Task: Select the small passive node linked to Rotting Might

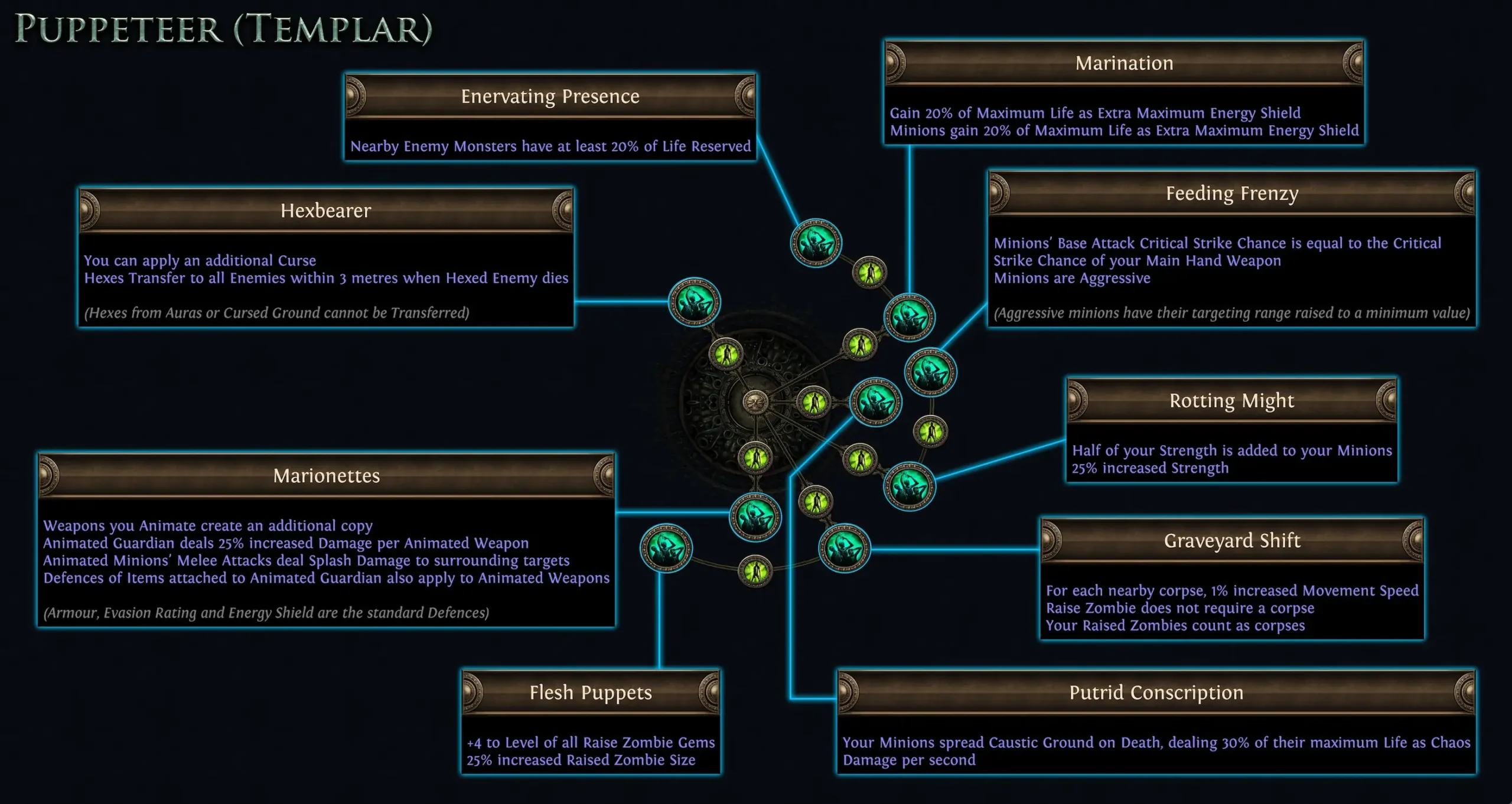Action: pyautogui.click(x=930, y=431)
